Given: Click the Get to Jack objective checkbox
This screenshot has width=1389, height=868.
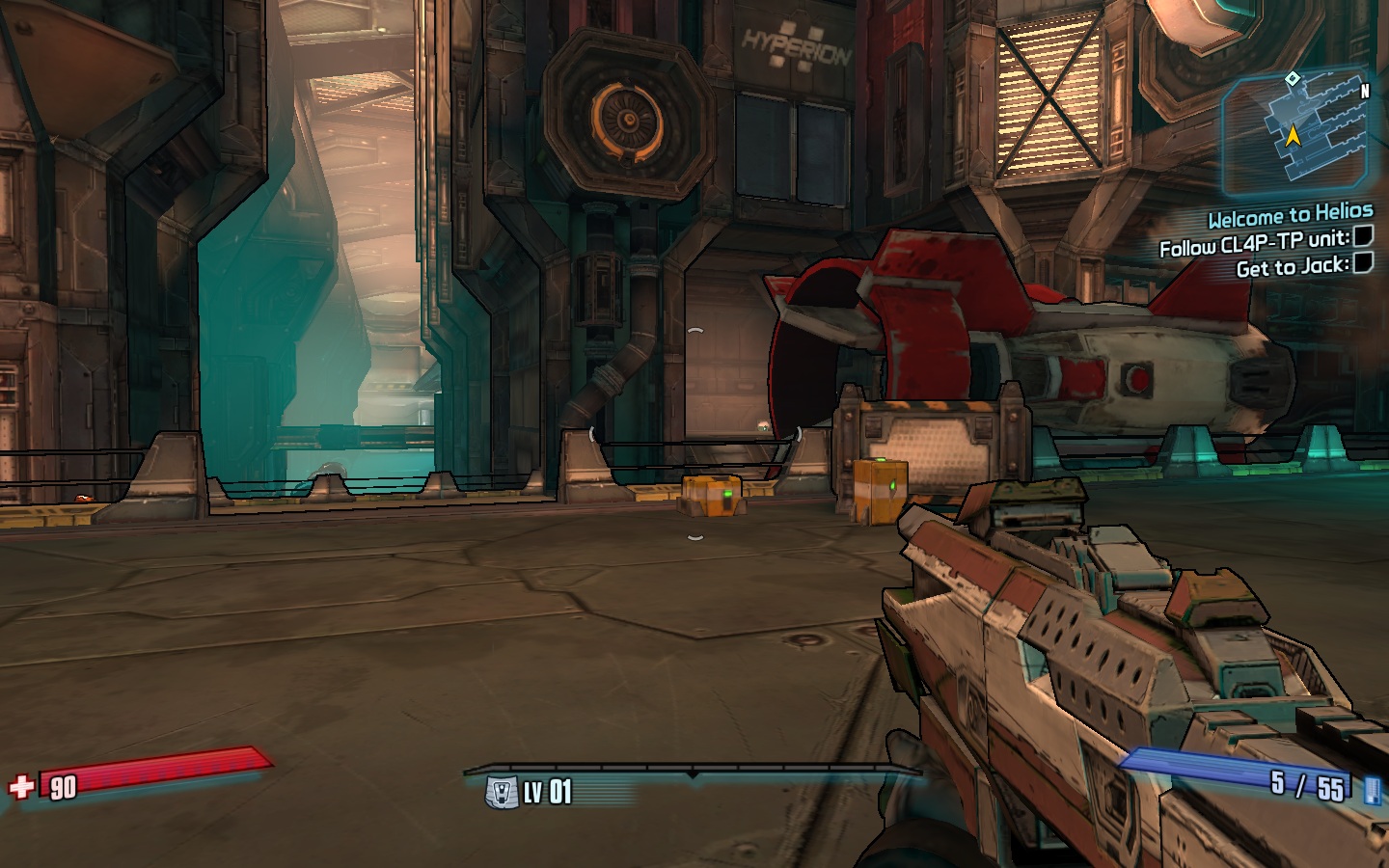Looking at the screenshot, I should (1362, 263).
